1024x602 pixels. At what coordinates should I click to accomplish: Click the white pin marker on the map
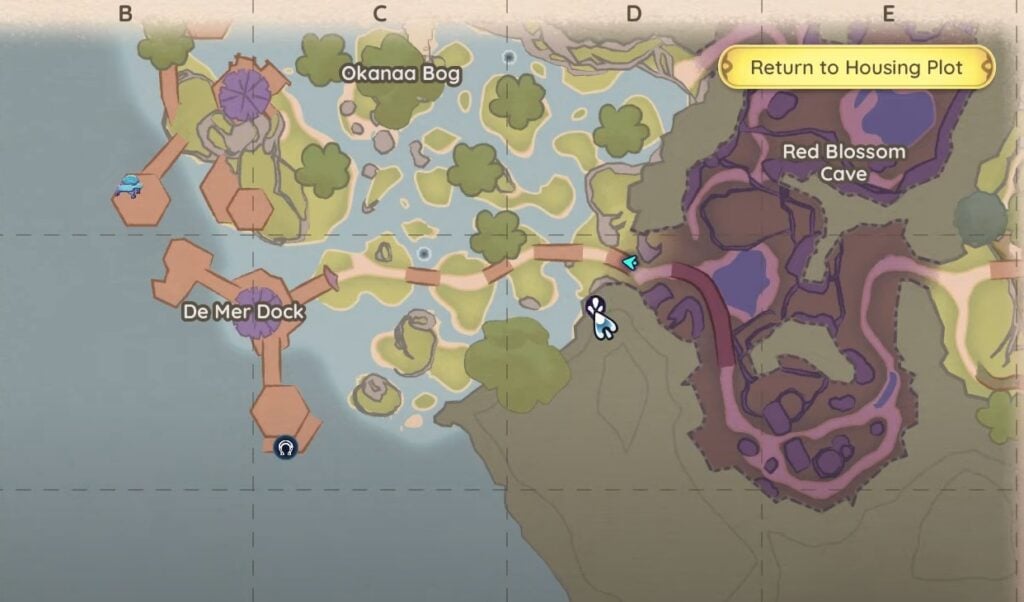[600, 317]
